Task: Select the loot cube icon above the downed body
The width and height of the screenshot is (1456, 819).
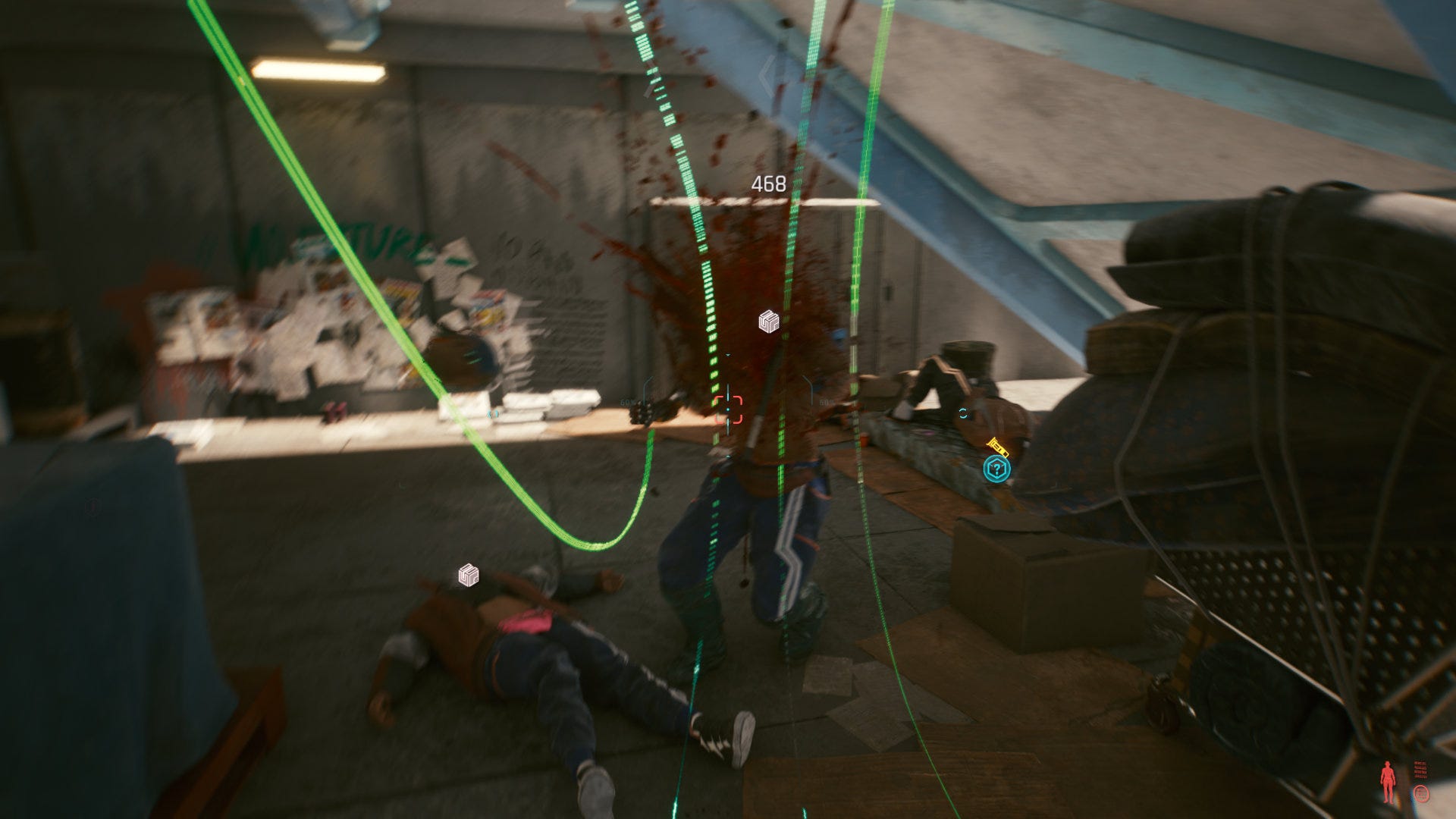Action: click(x=468, y=576)
